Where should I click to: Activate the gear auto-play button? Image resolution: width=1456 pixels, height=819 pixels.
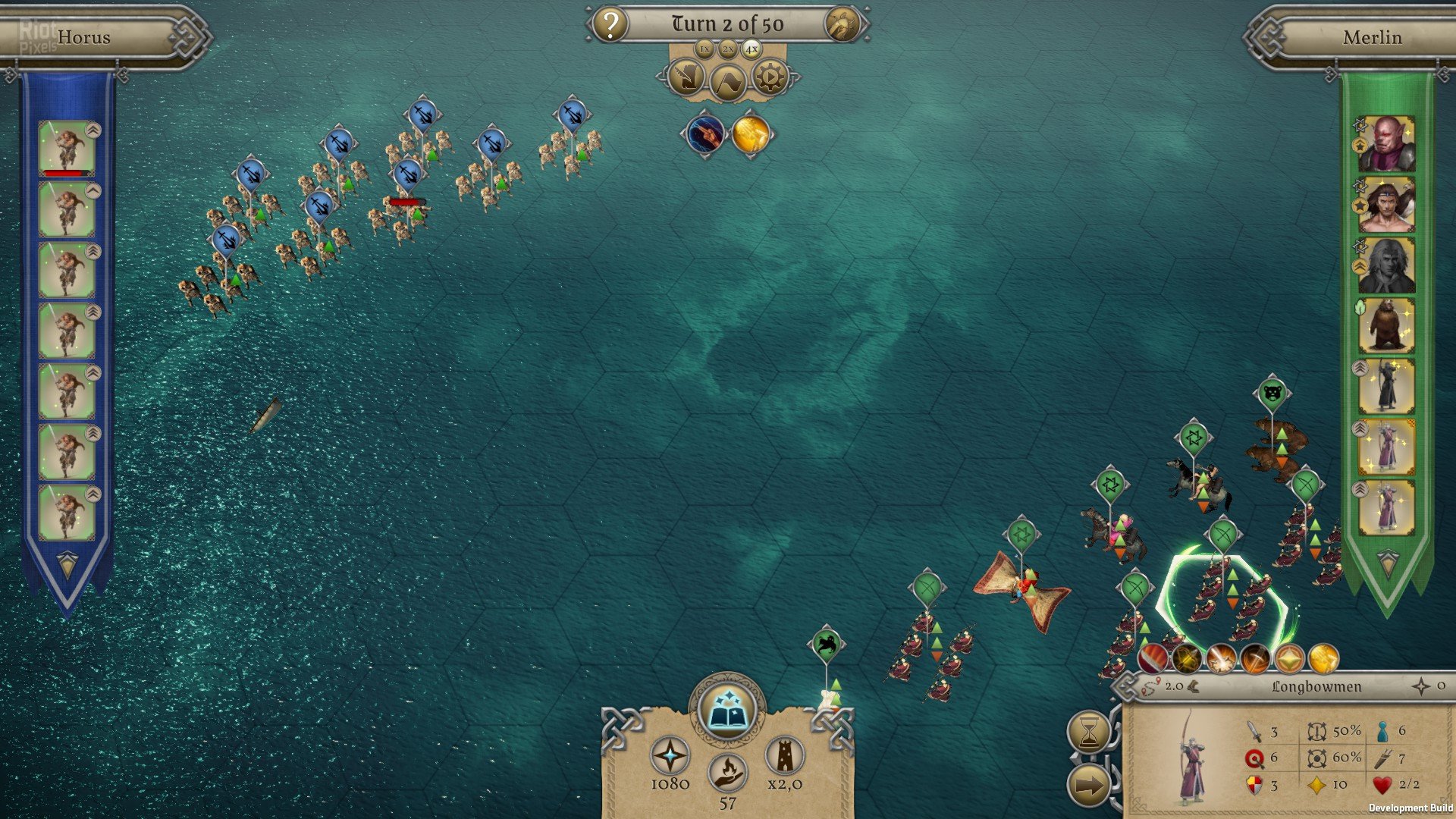[770, 77]
